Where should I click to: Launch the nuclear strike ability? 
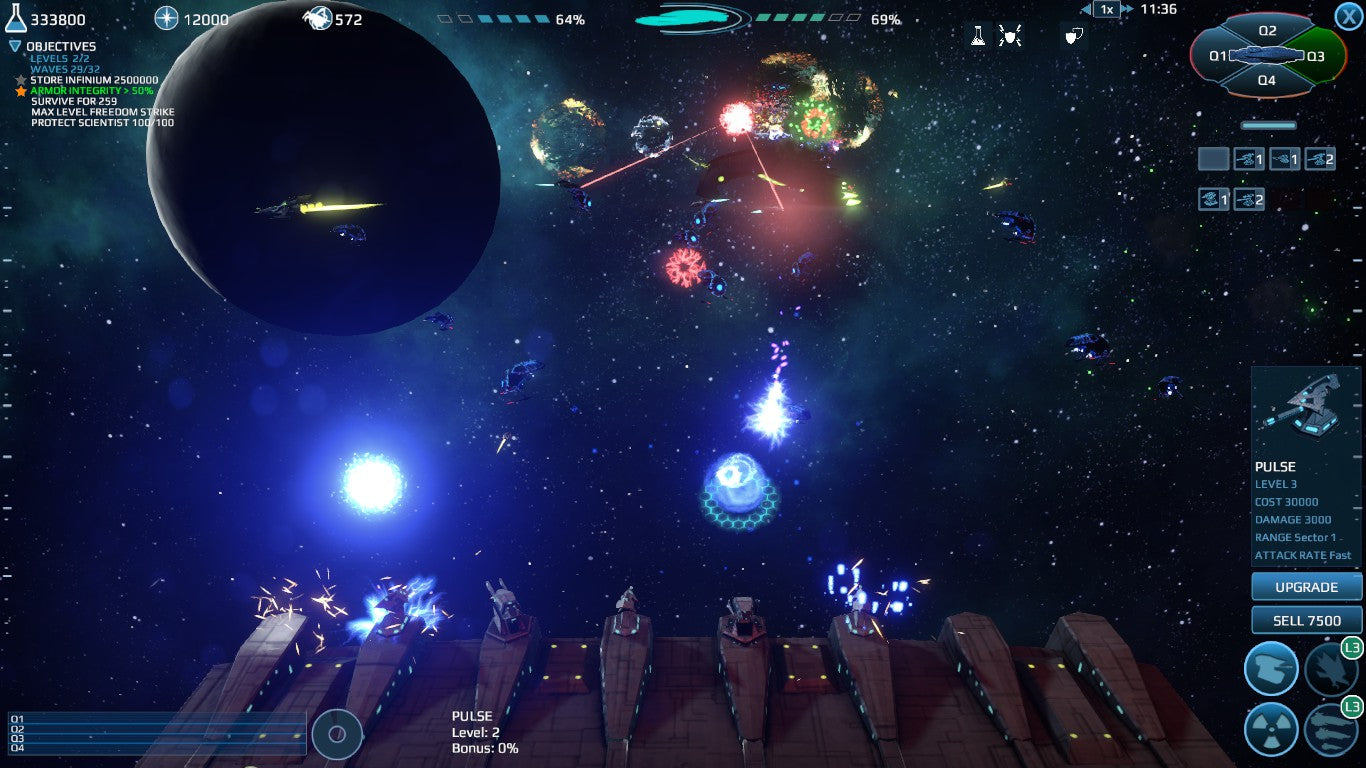[x=1271, y=729]
